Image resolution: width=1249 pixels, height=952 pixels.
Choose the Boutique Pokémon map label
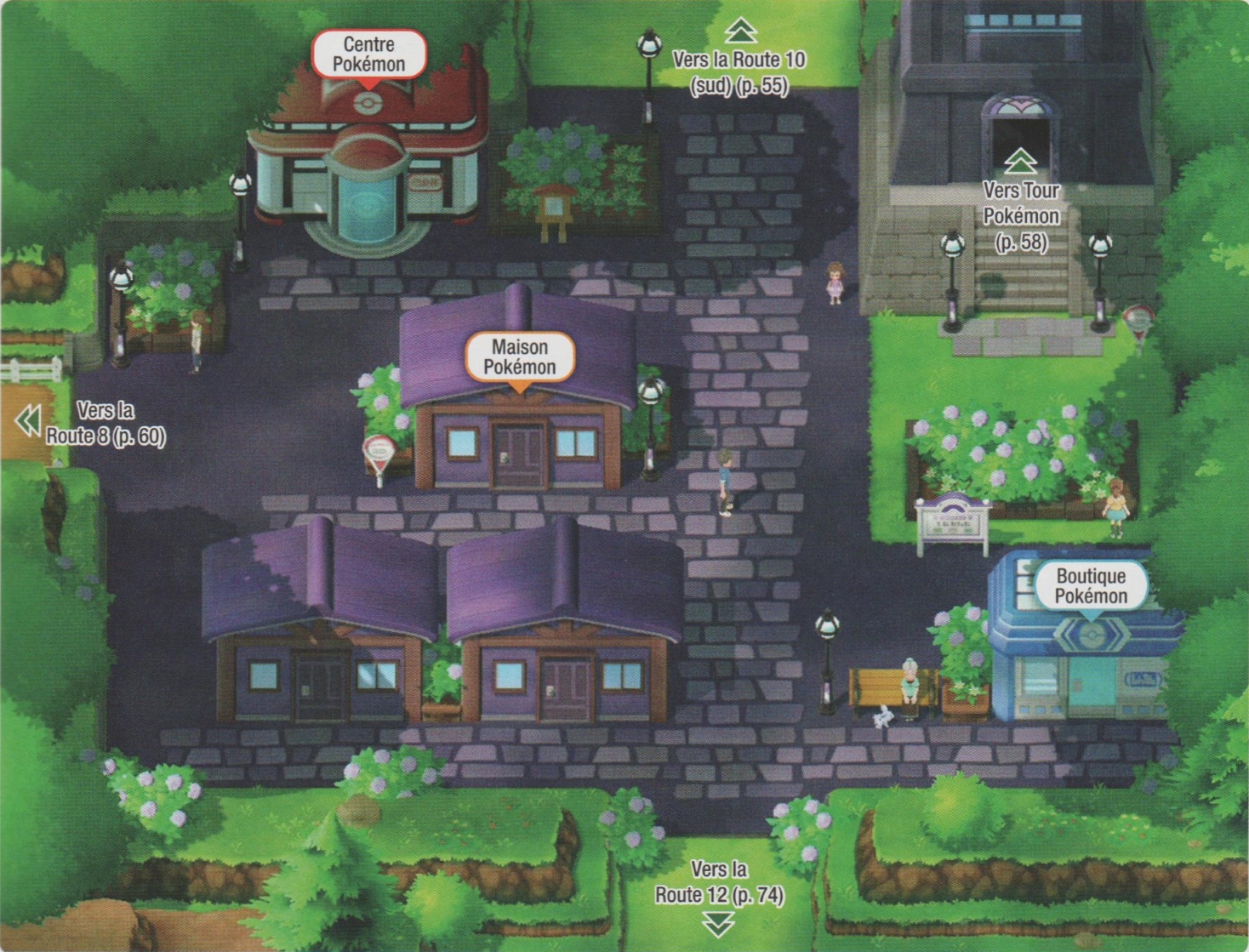click(x=1091, y=585)
